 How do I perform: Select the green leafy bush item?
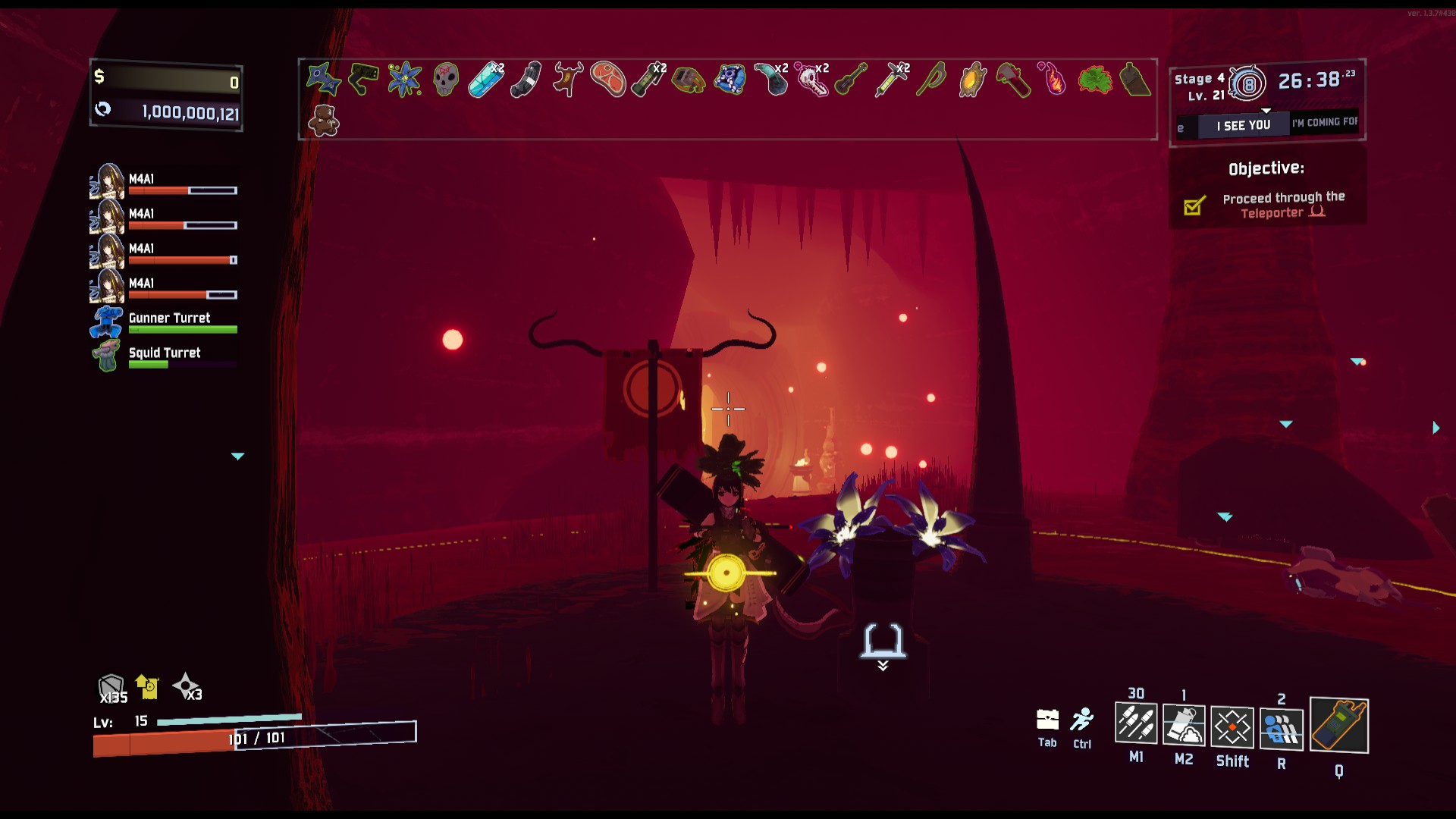click(1094, 79)
